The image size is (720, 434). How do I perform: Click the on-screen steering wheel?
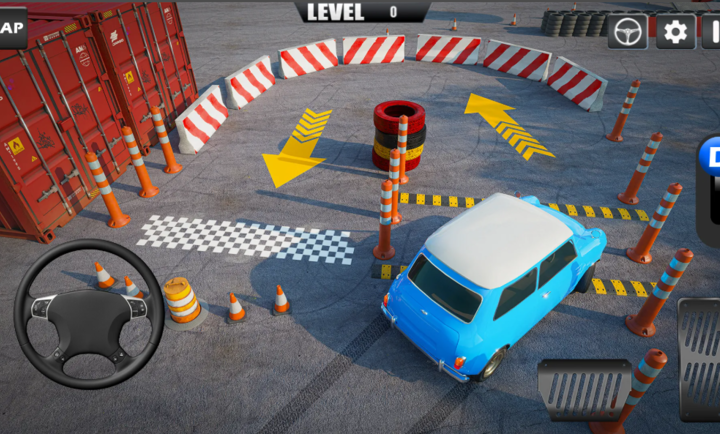point(88,312)
